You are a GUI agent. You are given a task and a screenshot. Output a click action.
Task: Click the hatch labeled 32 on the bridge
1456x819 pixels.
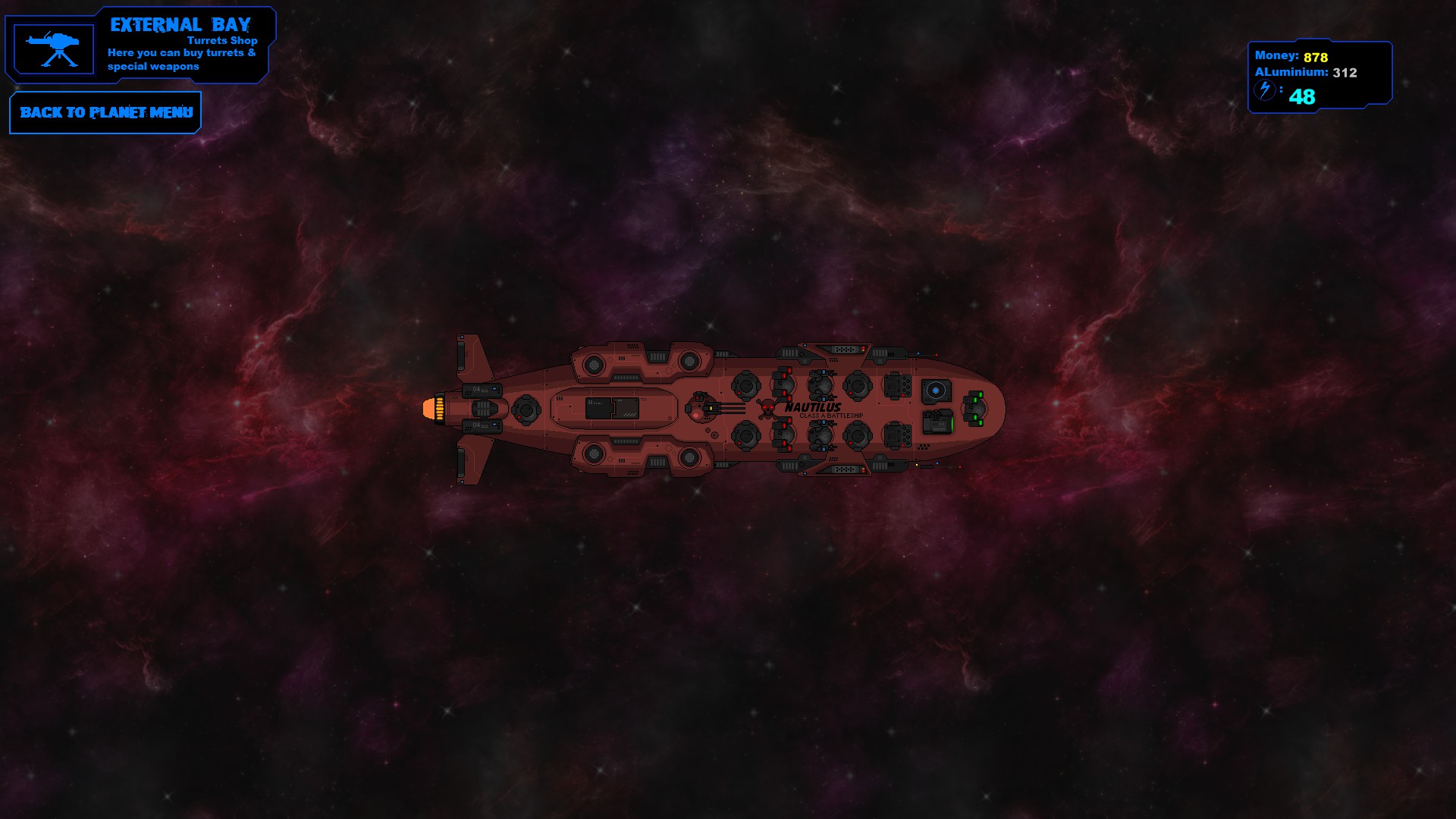pos(591,403)
